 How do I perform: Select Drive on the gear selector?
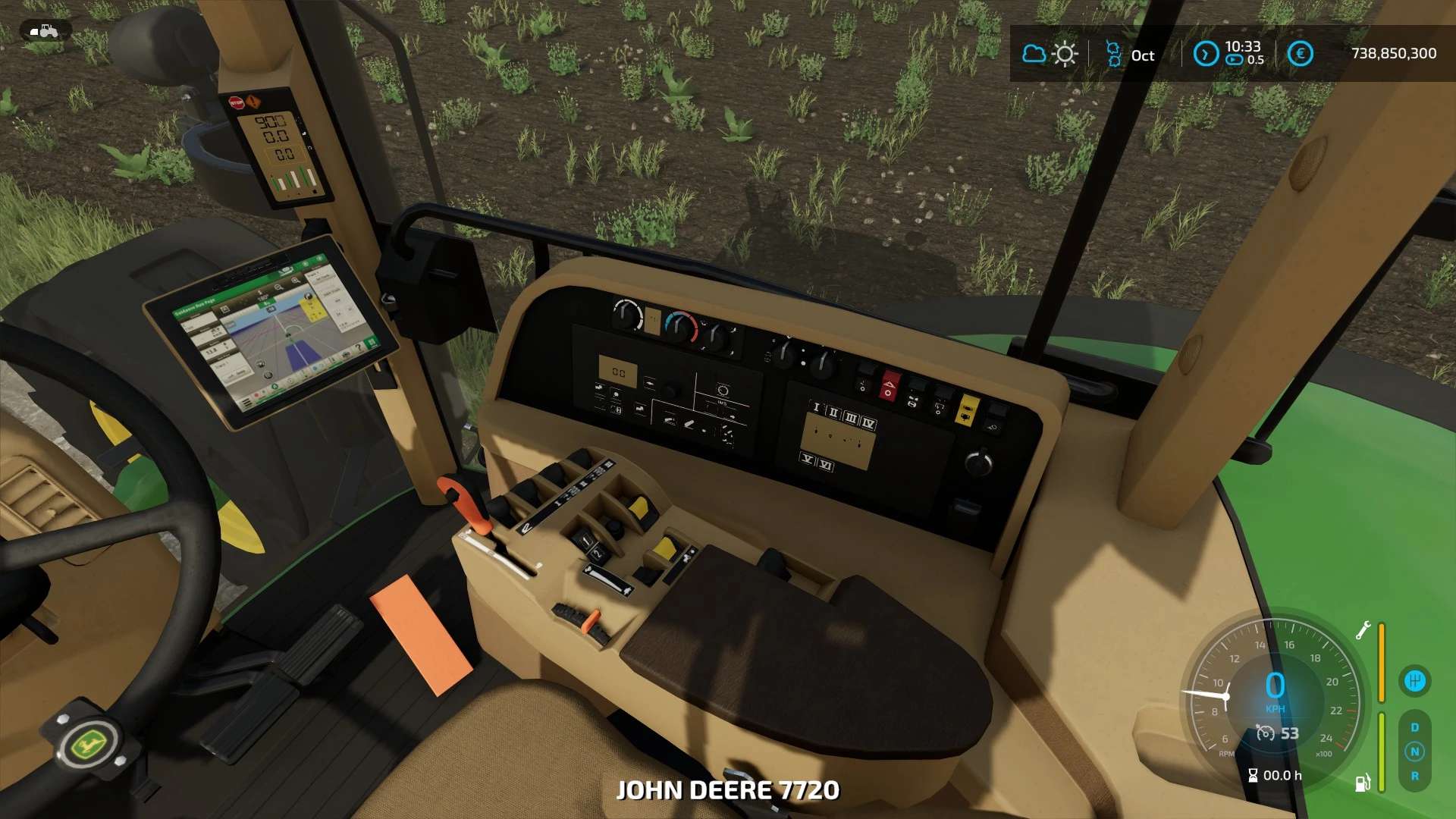tap(1414, 727)
